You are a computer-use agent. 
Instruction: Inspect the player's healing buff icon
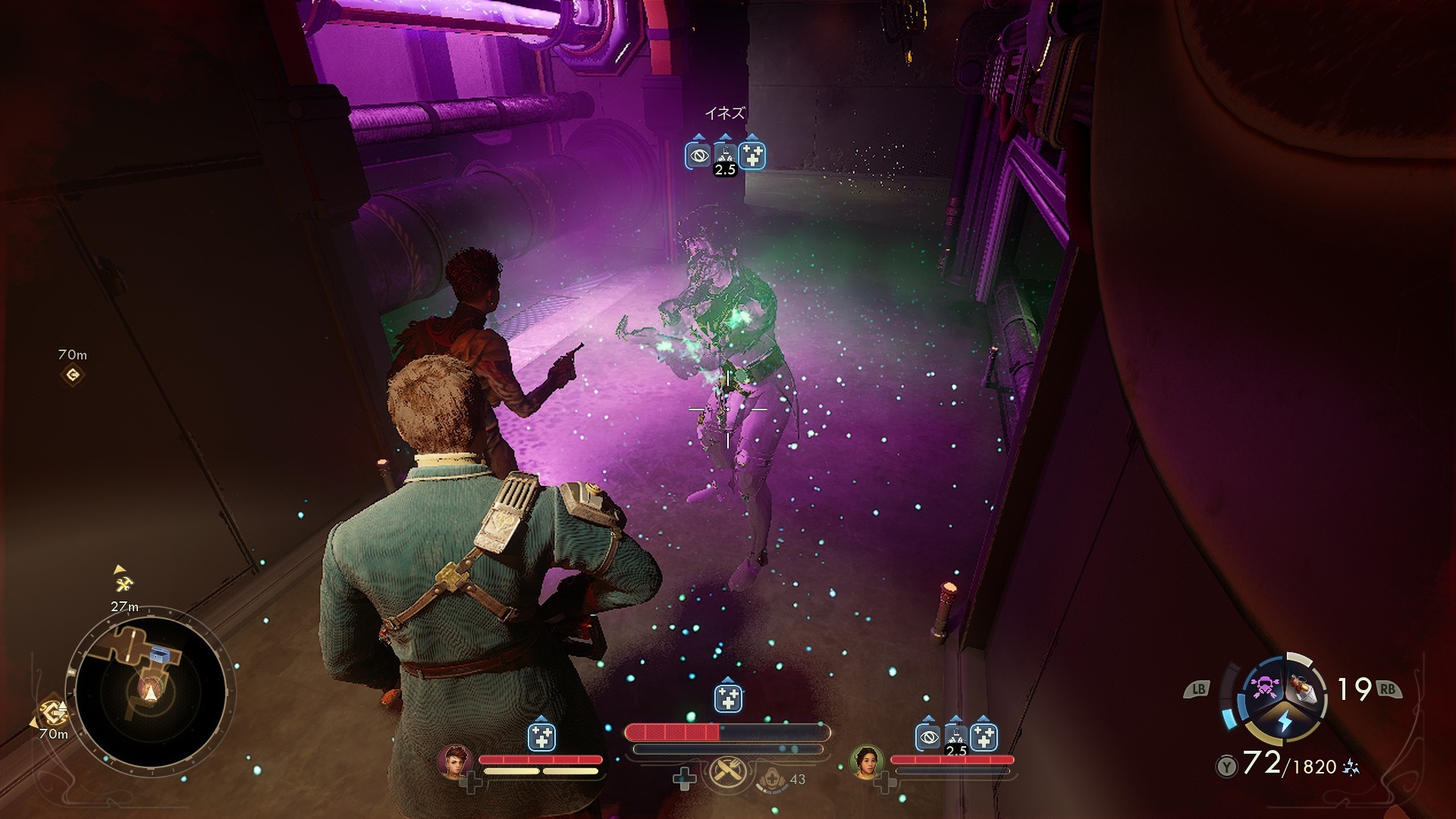click(728, 698)
